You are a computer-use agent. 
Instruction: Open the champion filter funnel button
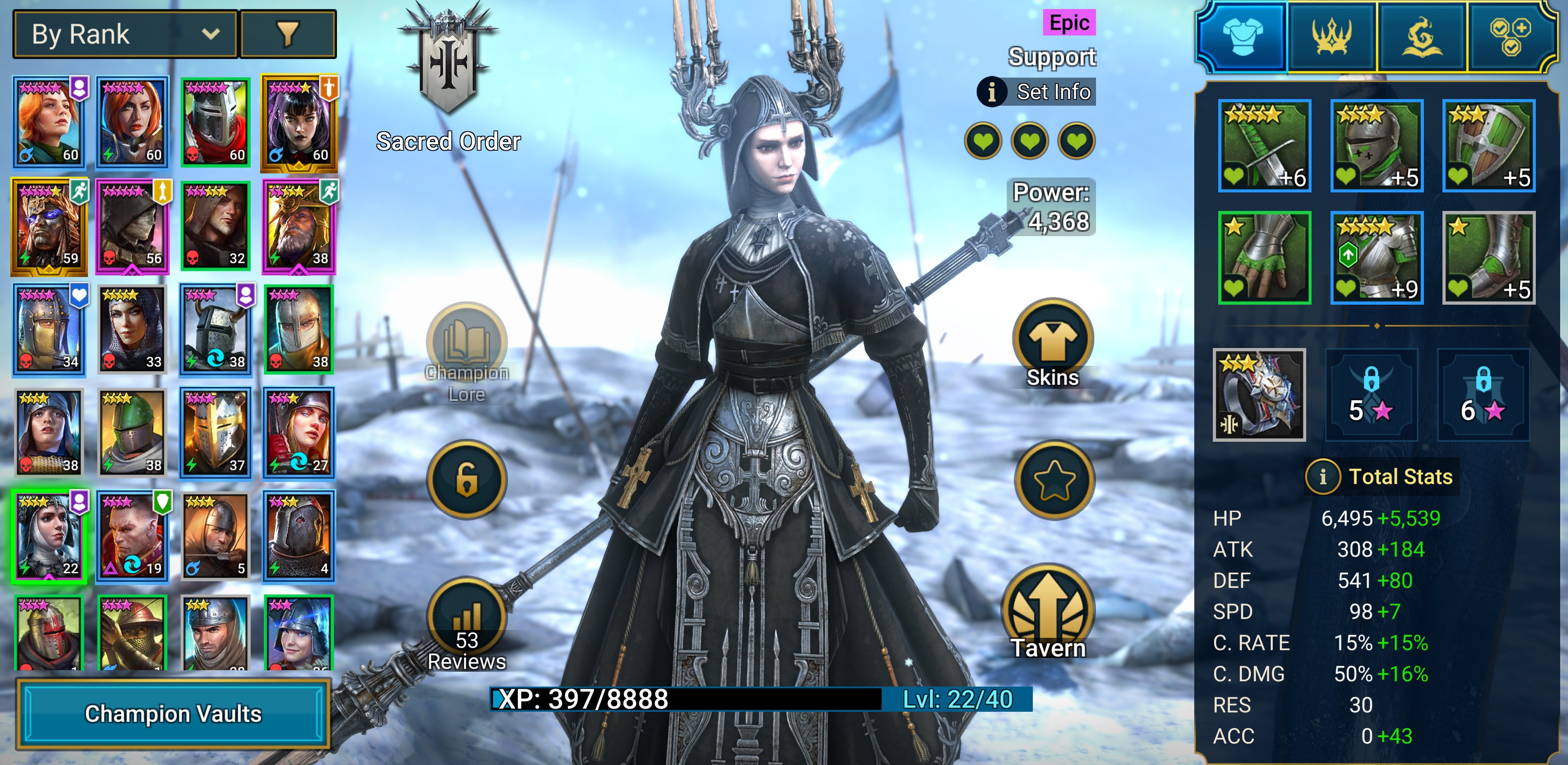tap(288, 34)
